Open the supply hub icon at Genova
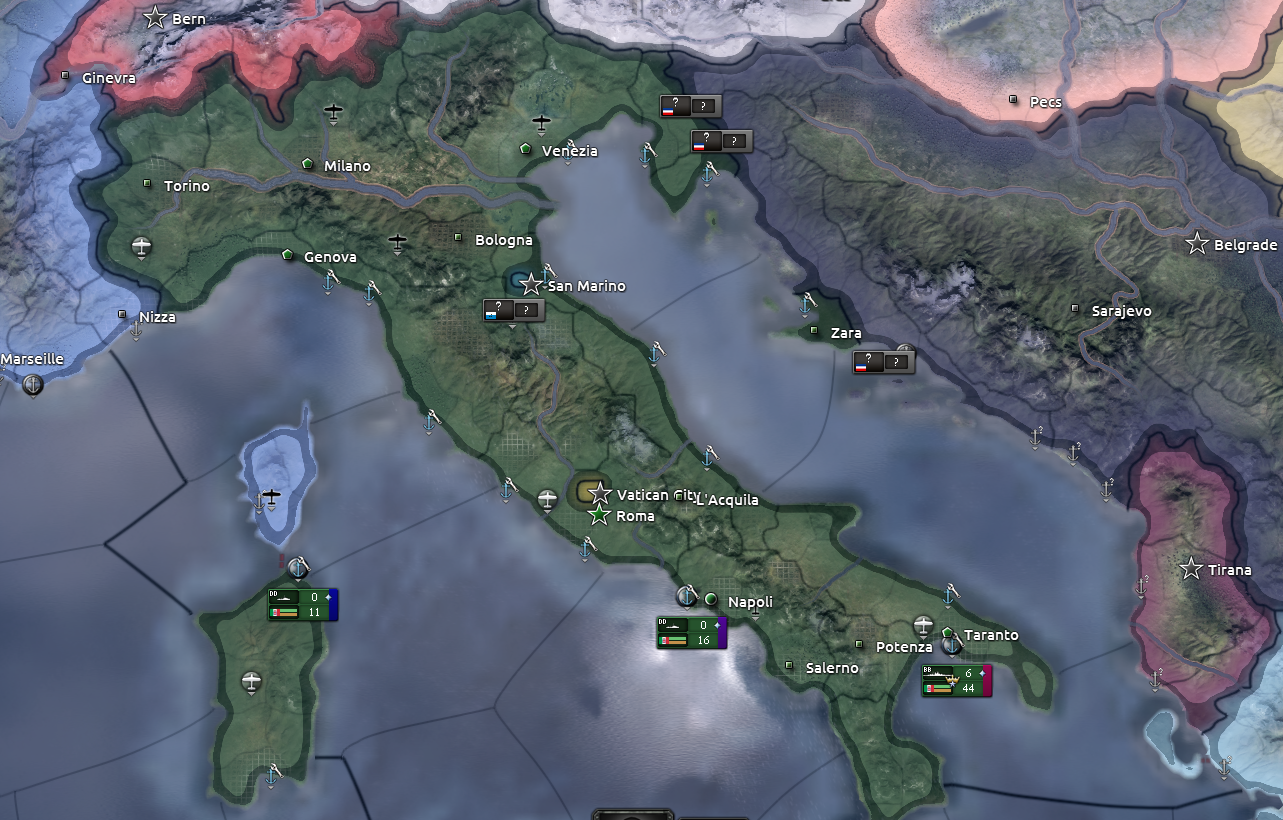 click(x=286, y=254)
